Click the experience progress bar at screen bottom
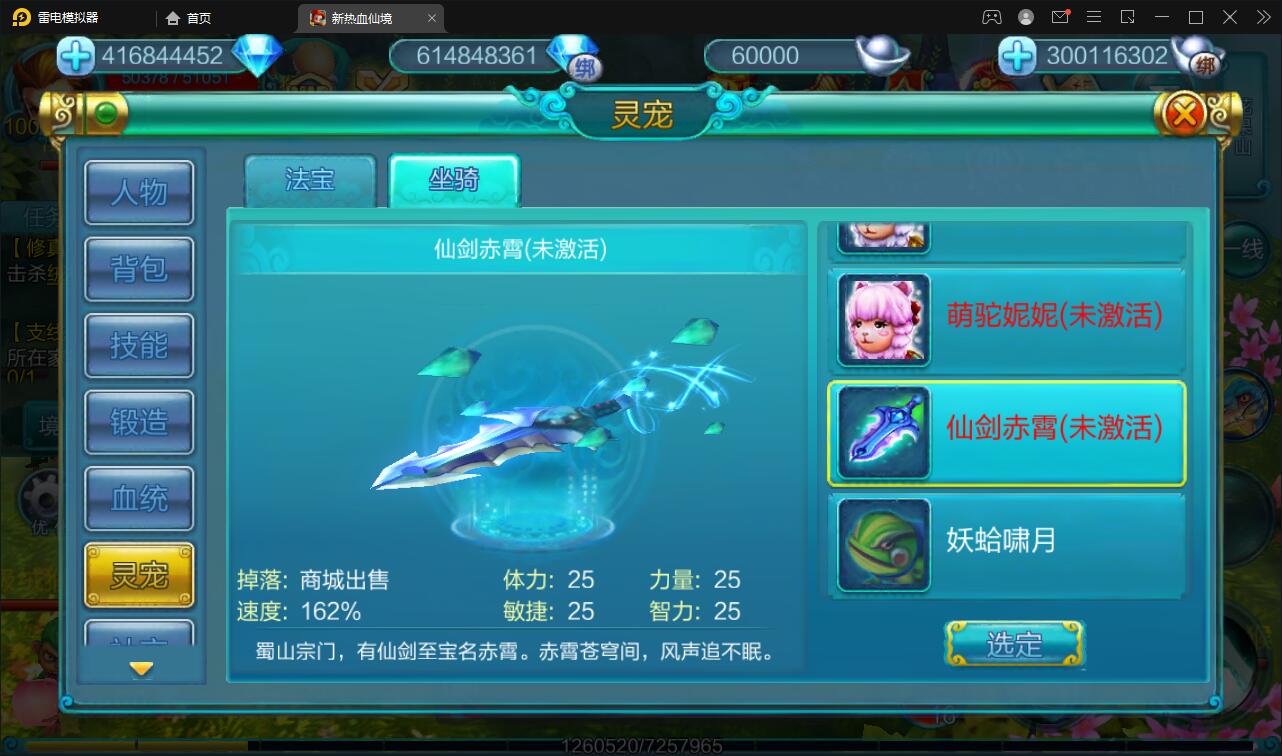1282x756 pixels. [640, 744]
